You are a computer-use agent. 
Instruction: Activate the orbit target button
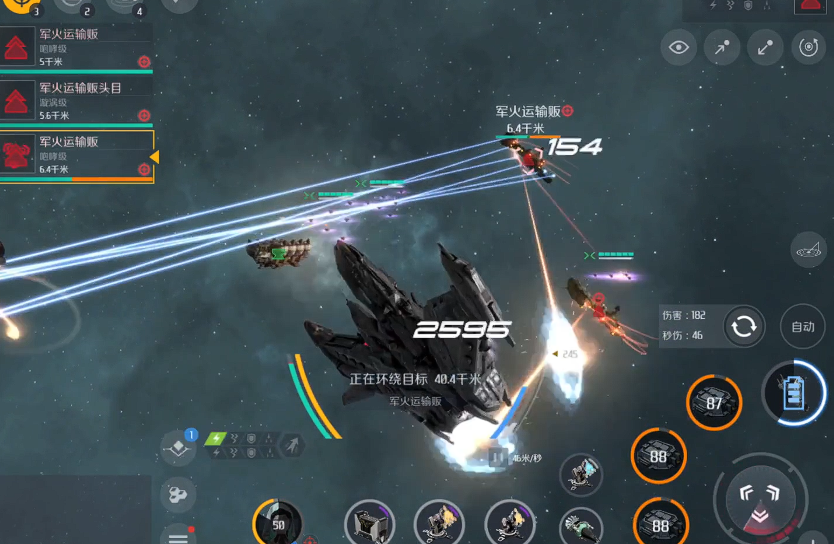[x=808, y=47]
